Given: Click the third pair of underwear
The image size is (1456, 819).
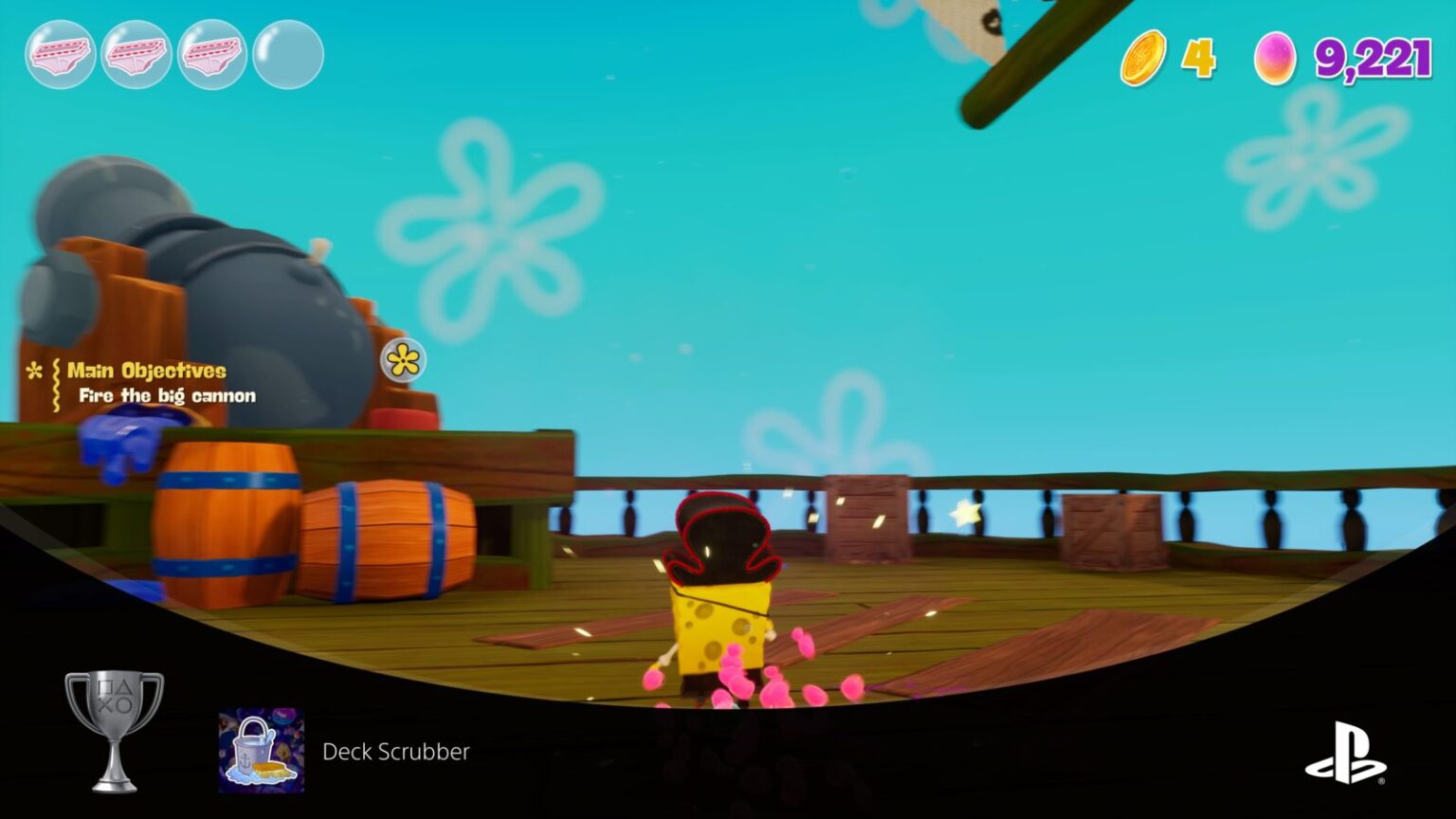Looking at the screenshot, I should (211, 54).
